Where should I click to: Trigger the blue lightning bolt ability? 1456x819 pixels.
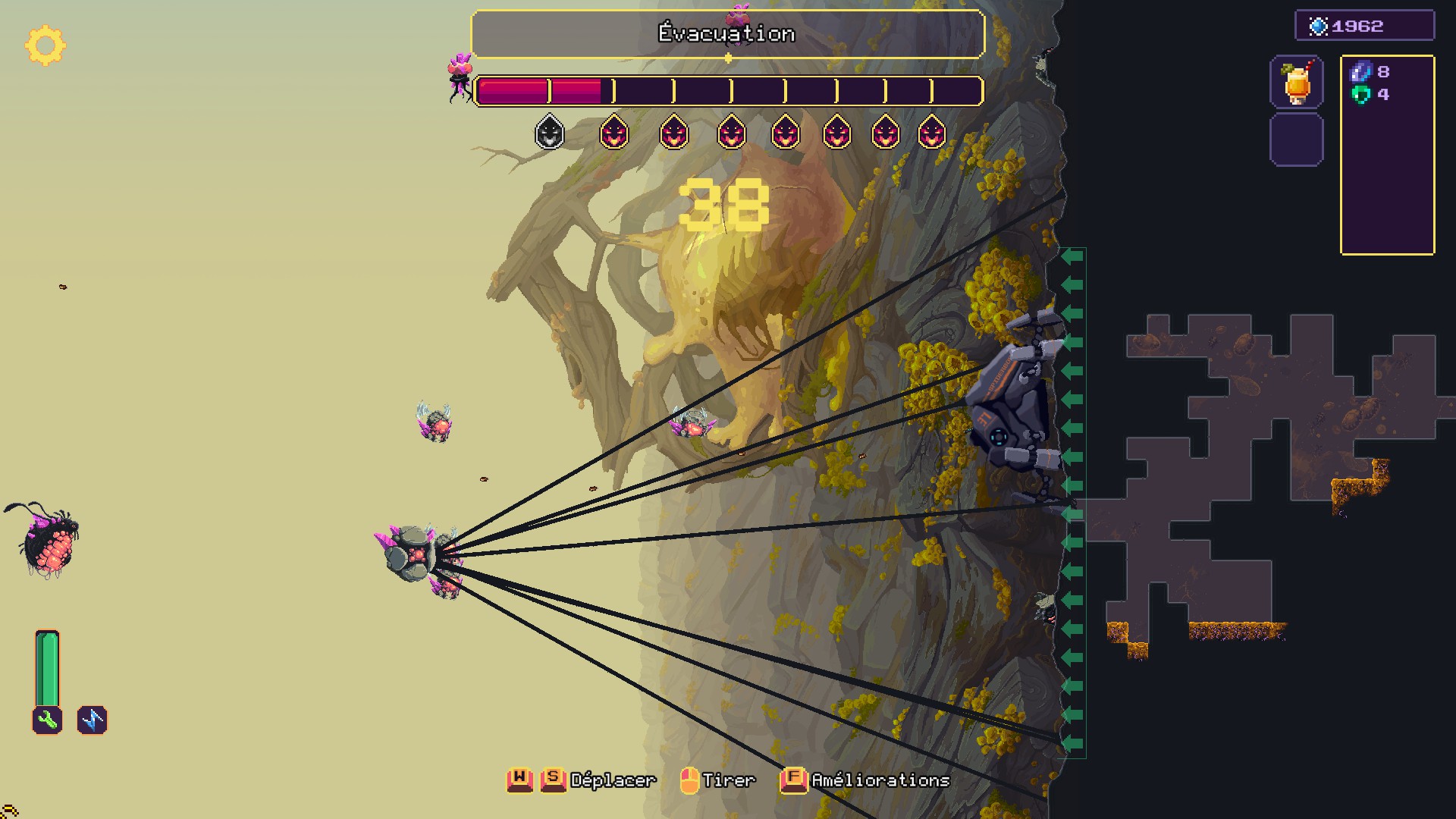93,720
